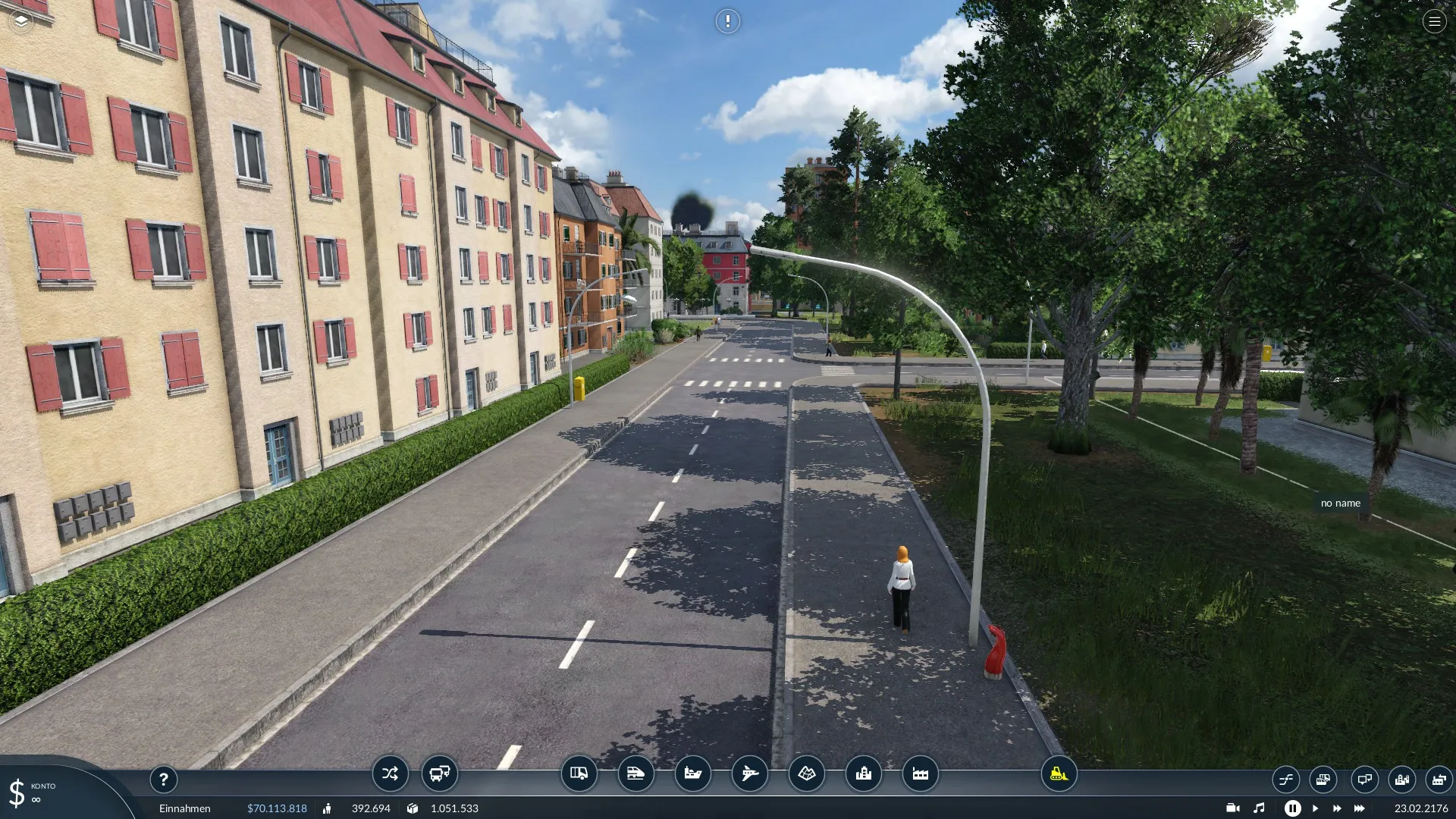
Task: Open the industry factory build menu
Action: (x=920, y=773)
